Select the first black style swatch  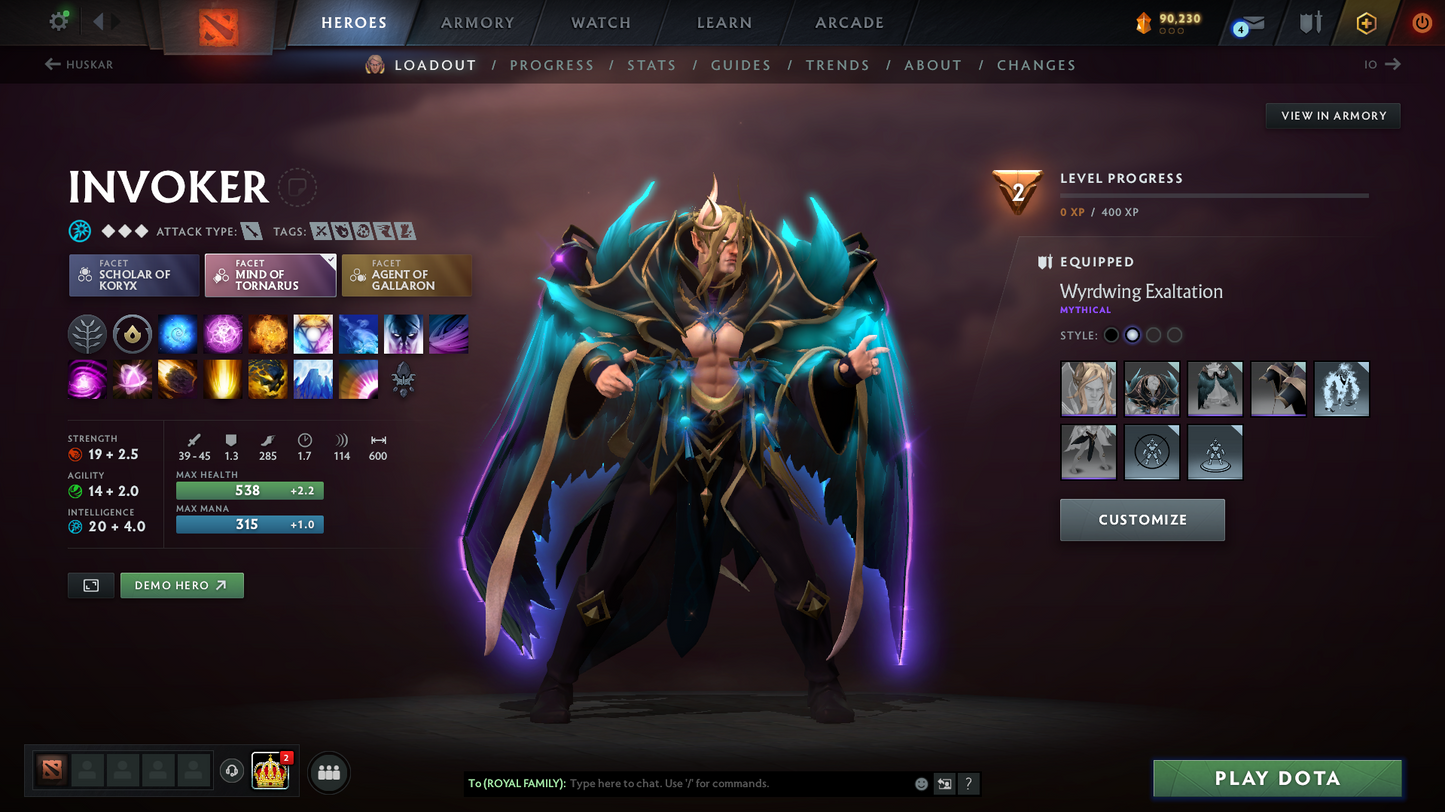(x=1111, y=335)
